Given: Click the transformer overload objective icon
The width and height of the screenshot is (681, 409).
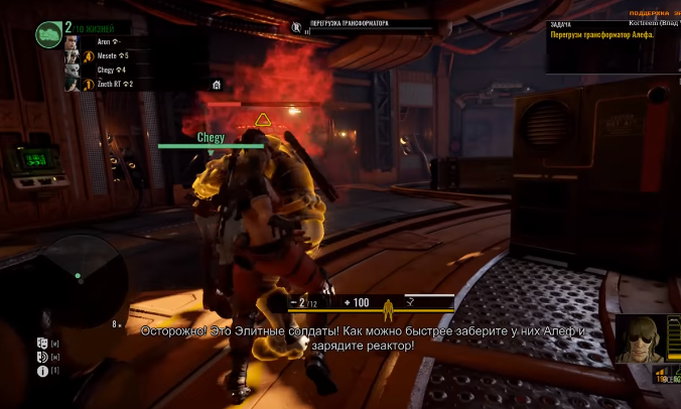Looking at the screenshot, I should click(295, 25).
